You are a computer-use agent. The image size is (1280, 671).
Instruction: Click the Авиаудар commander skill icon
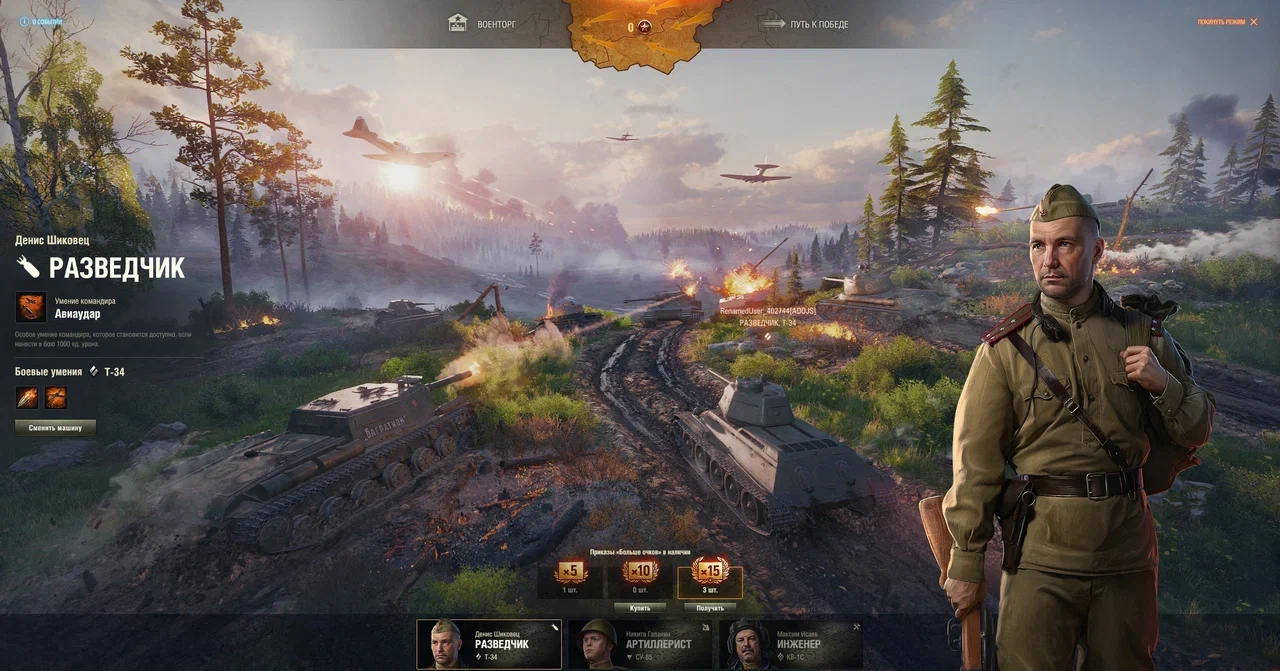pyautogui.click(x=30, y=306)
